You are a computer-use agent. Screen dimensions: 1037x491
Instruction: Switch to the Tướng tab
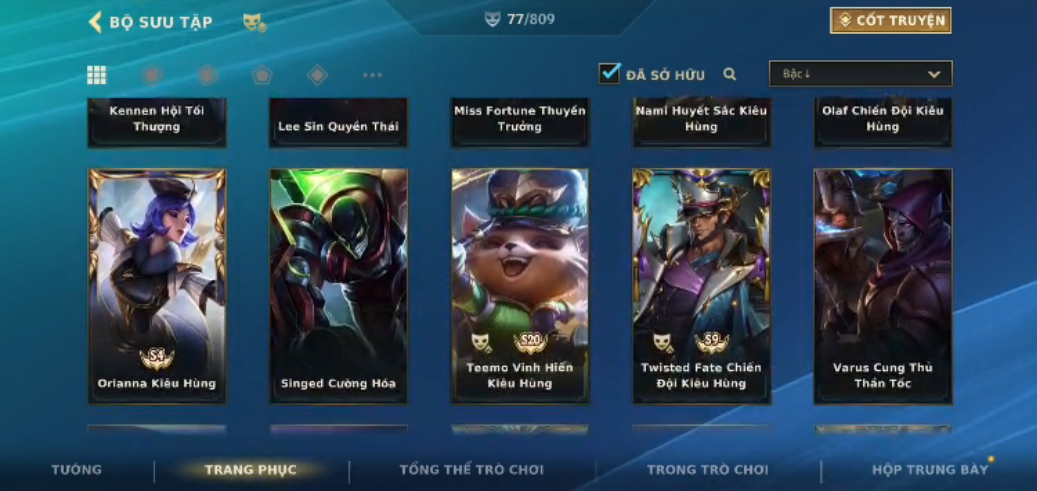77,470
